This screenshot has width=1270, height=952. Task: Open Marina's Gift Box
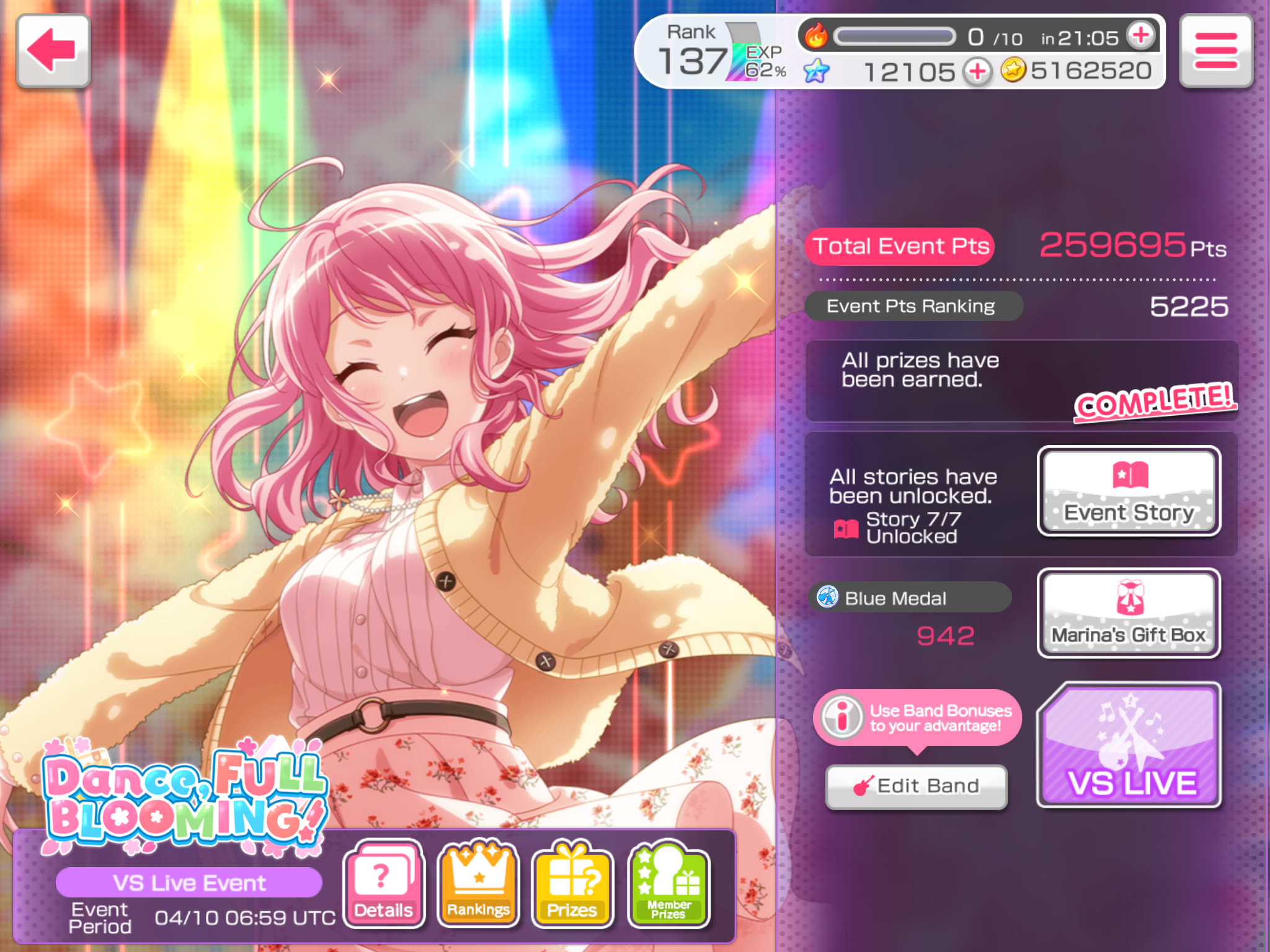point(1129,613)
